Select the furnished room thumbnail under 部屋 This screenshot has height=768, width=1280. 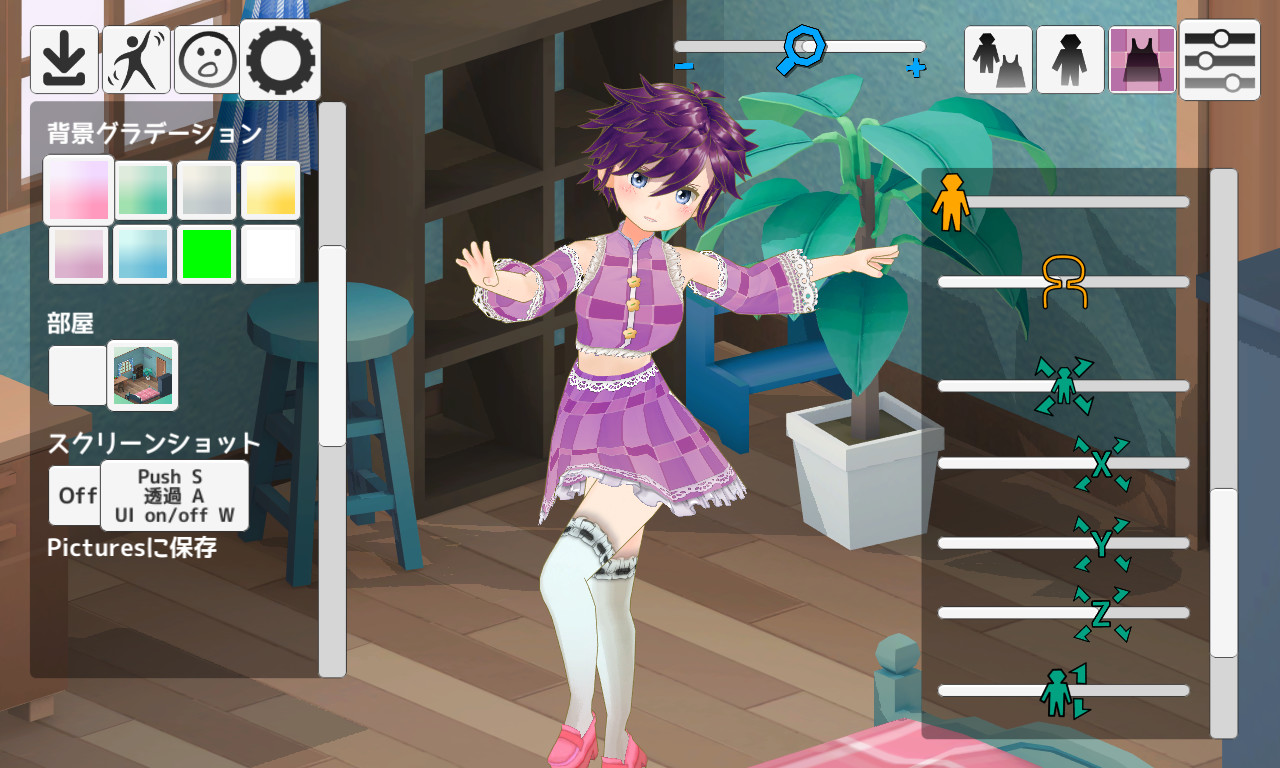point(142,375)
